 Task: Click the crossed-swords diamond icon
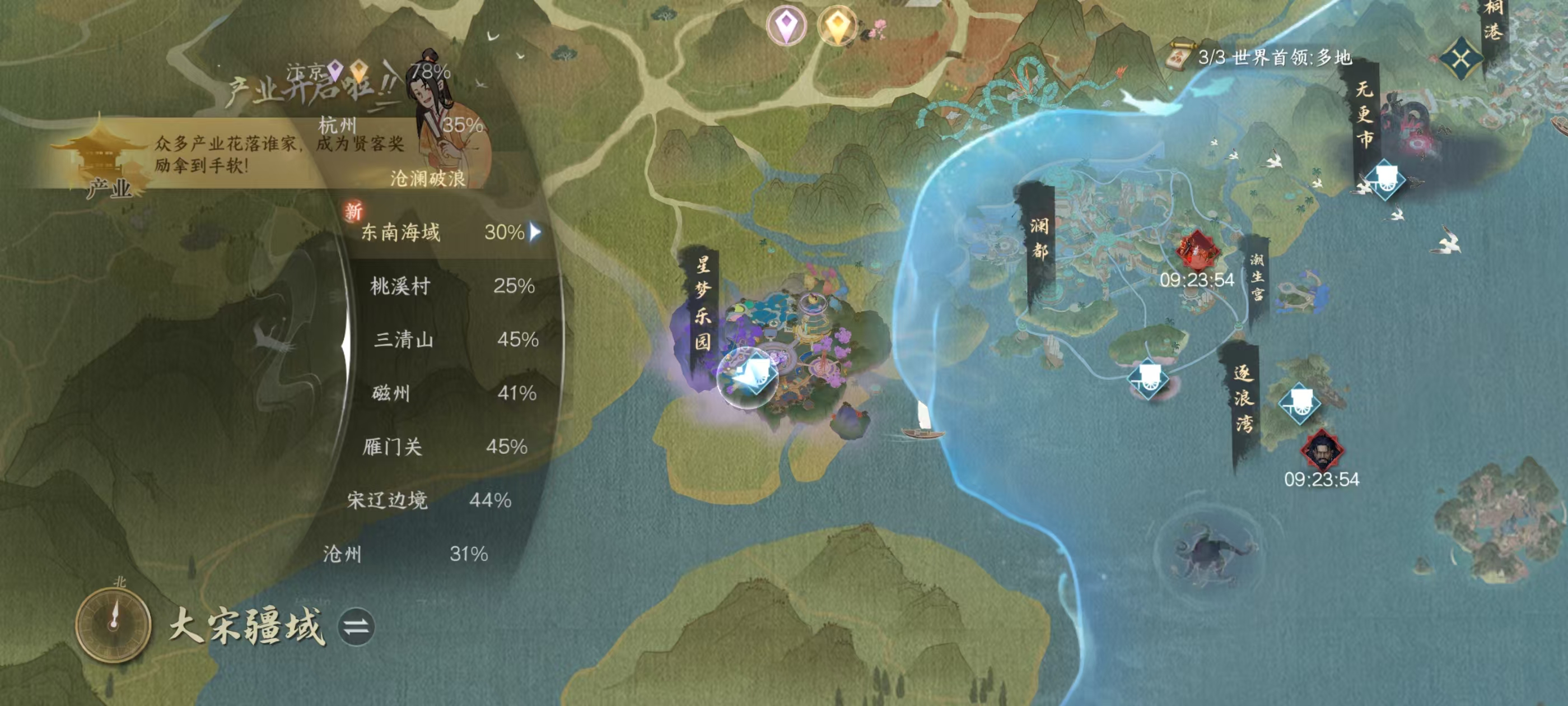1461,59
